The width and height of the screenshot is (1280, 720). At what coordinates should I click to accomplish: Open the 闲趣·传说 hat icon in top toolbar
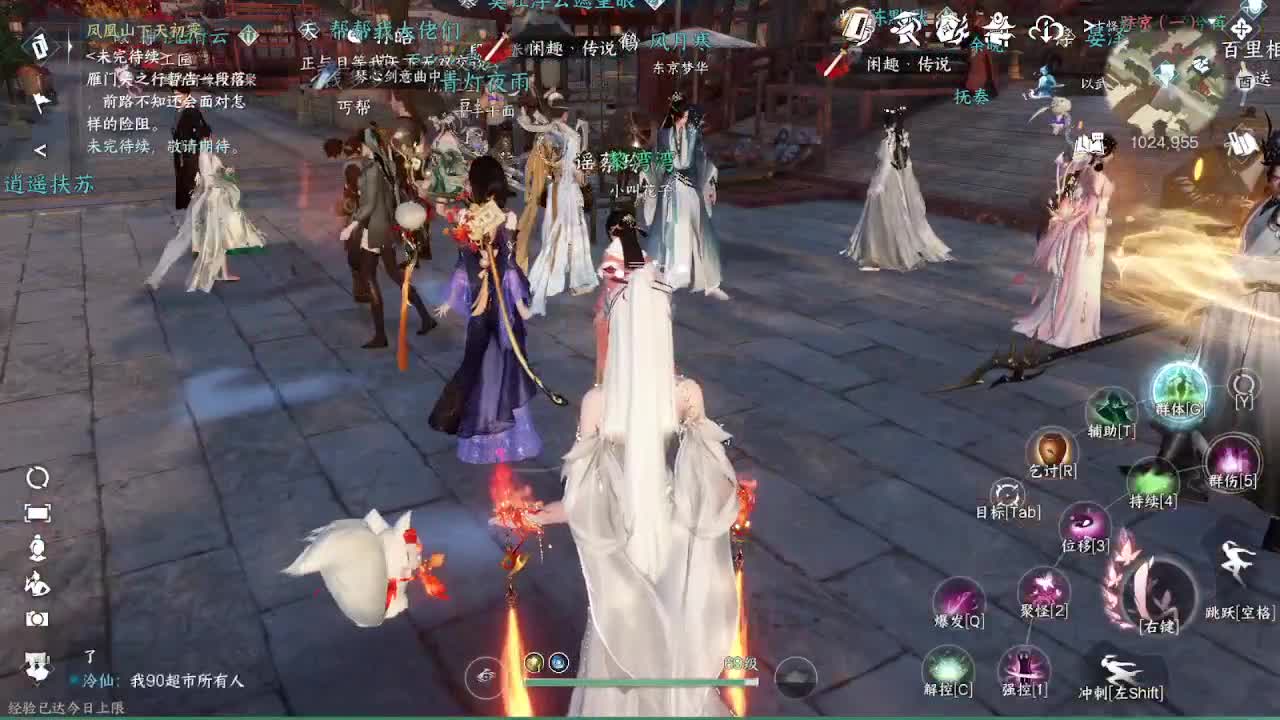(x=905, y=25)
